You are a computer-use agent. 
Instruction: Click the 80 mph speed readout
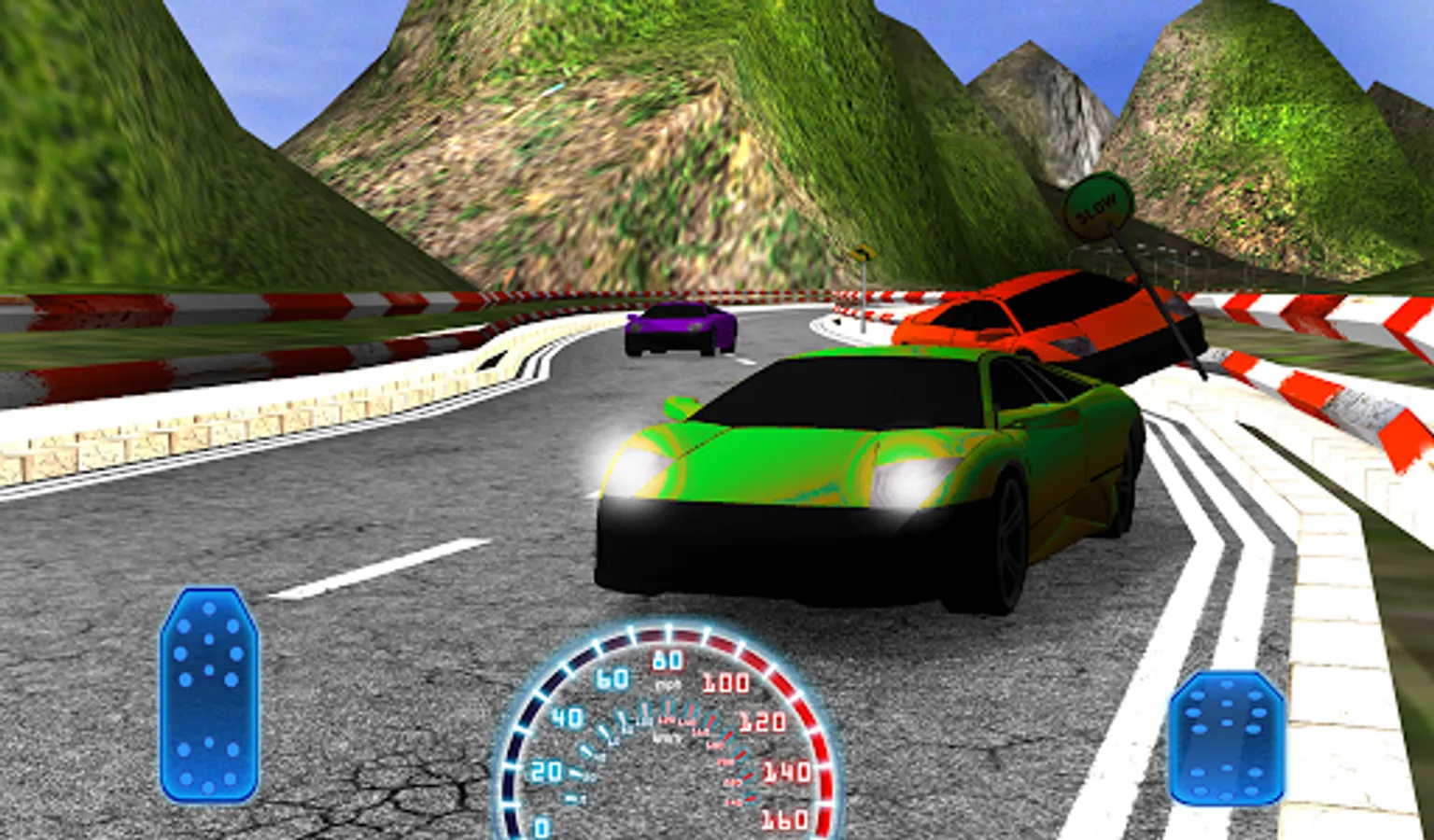tap(668, 660)
